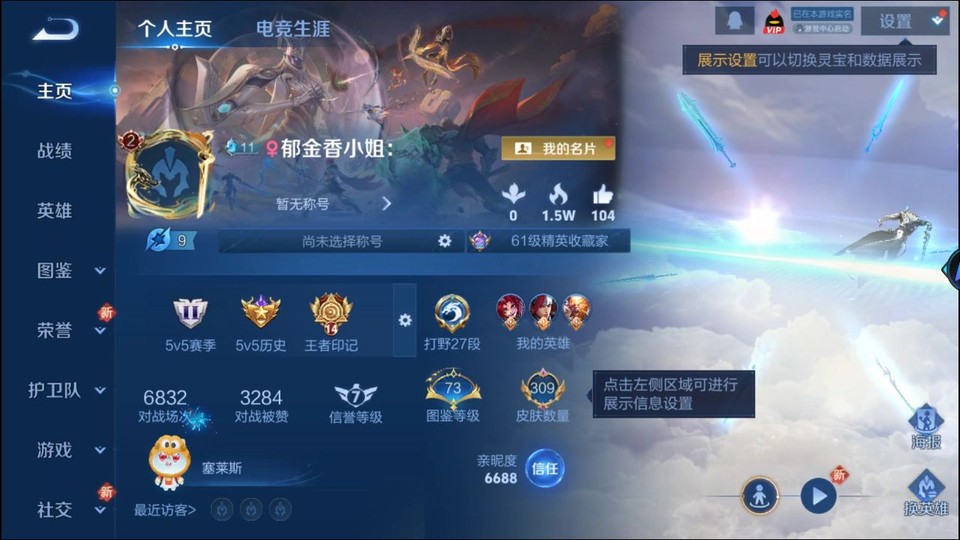Go back with the return arrow

point(55,28)
